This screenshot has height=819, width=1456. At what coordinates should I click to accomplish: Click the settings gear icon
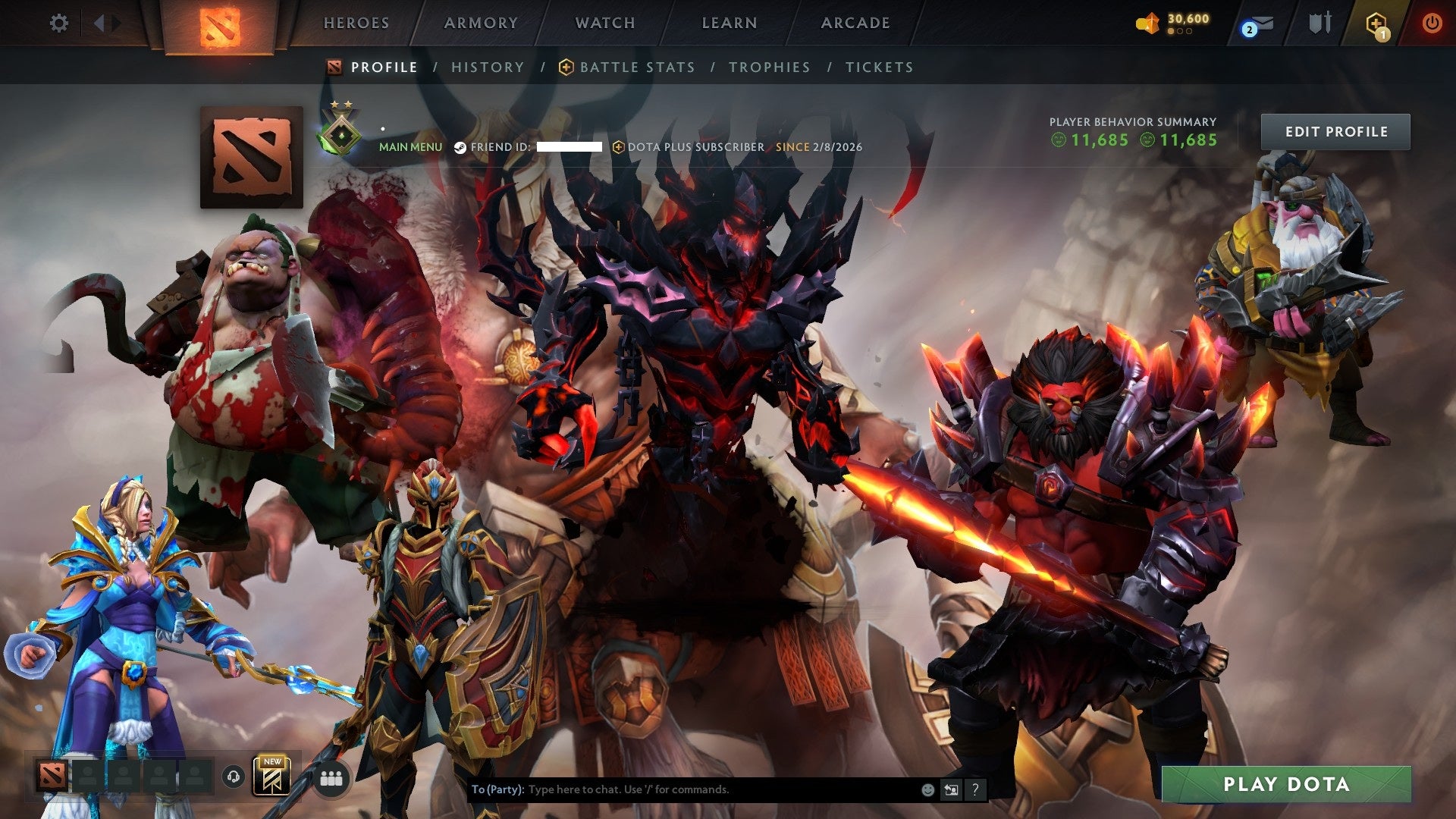click(58, 23)
